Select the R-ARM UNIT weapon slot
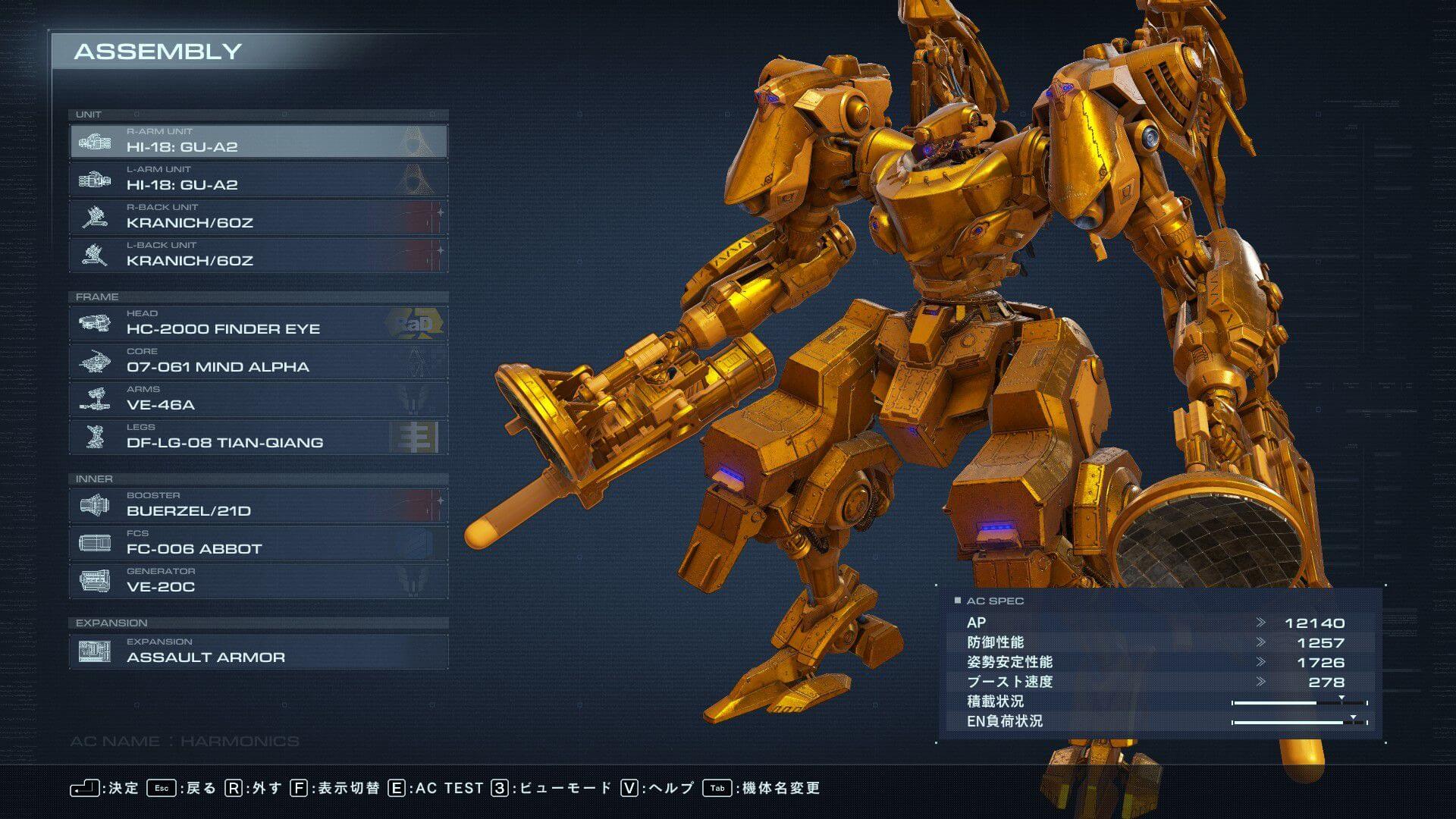This screenshot has height=819, width=1456. [x=259, y=141]
